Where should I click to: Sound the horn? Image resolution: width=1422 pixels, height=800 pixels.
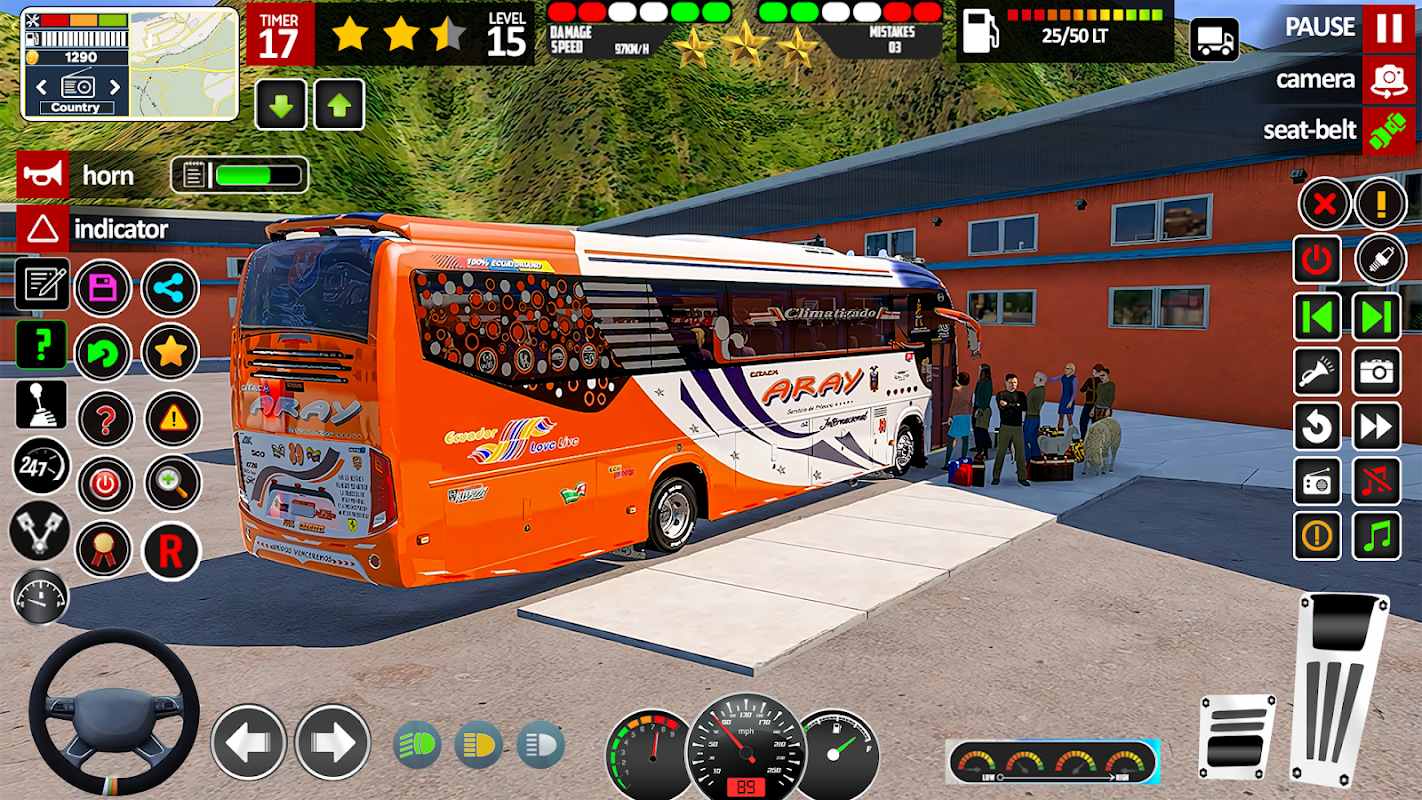click(x=43, y=176)
